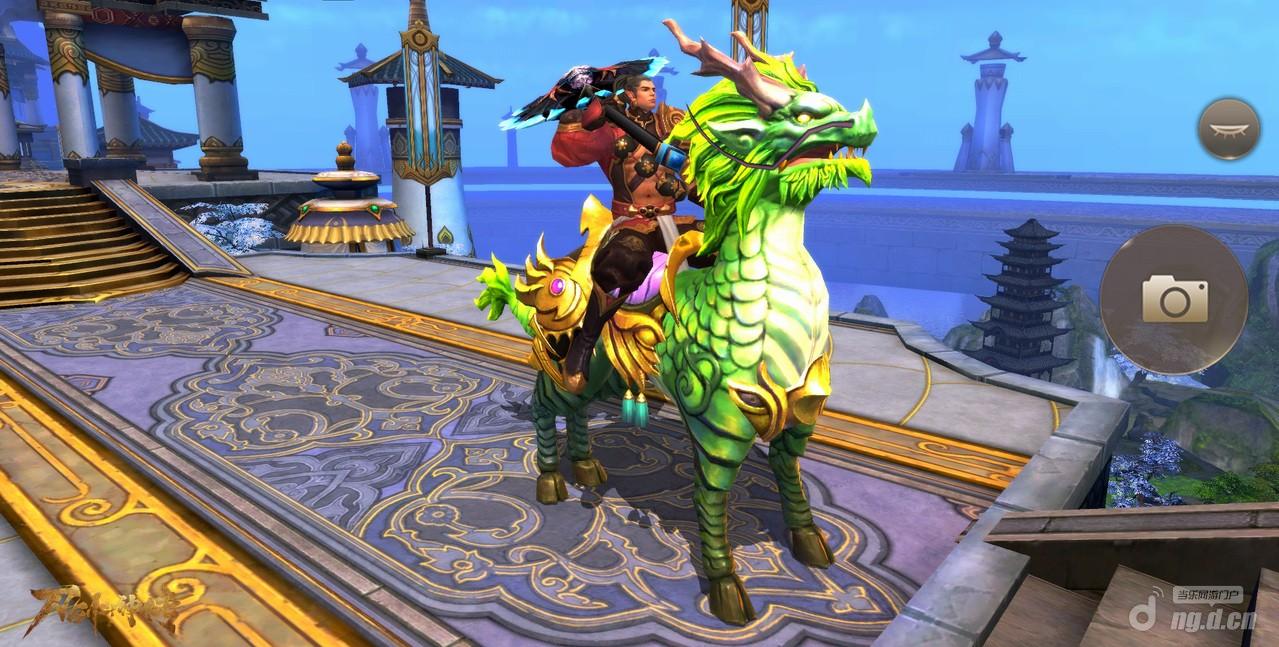Tap the small eye icon button

point(1228,129)
